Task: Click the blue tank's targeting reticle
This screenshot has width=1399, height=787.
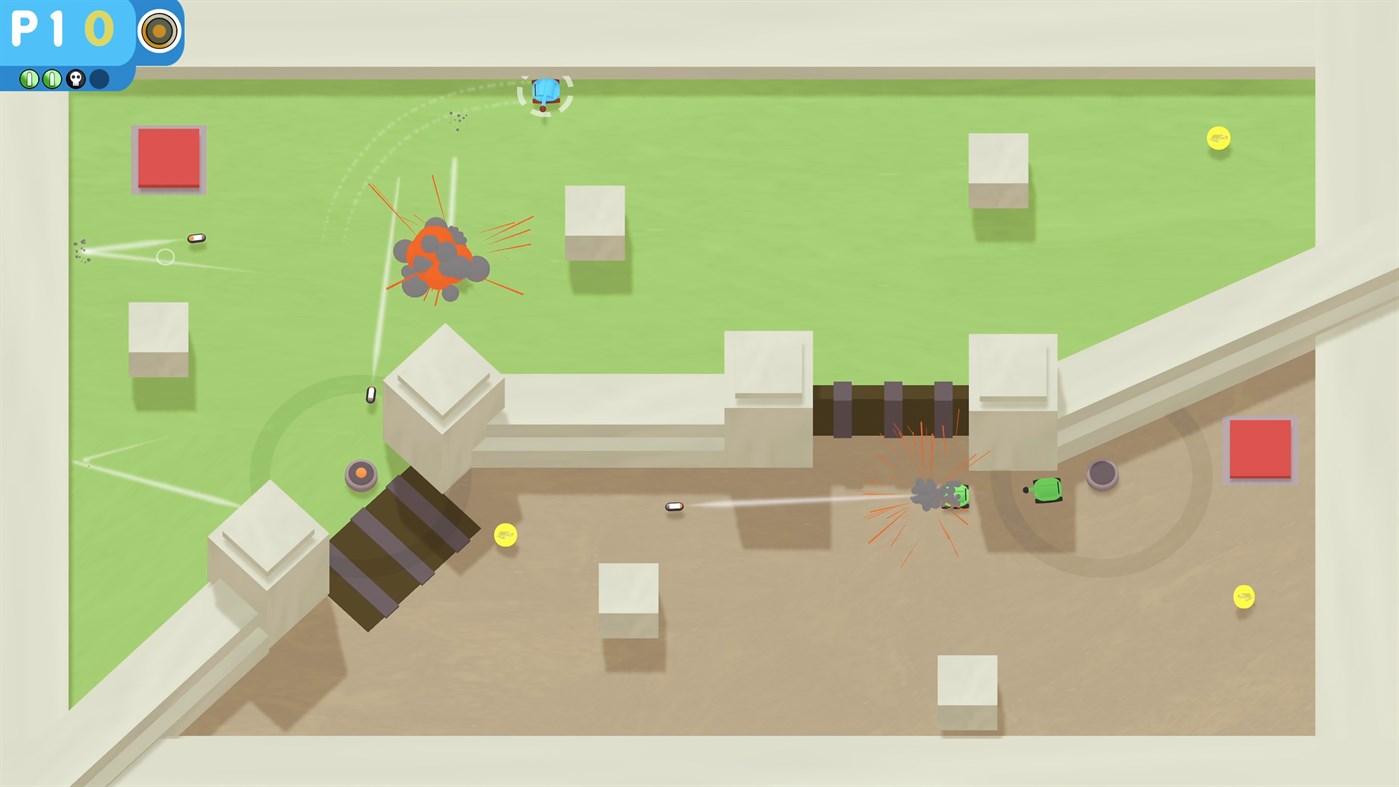Action: (x=545, y=92)
